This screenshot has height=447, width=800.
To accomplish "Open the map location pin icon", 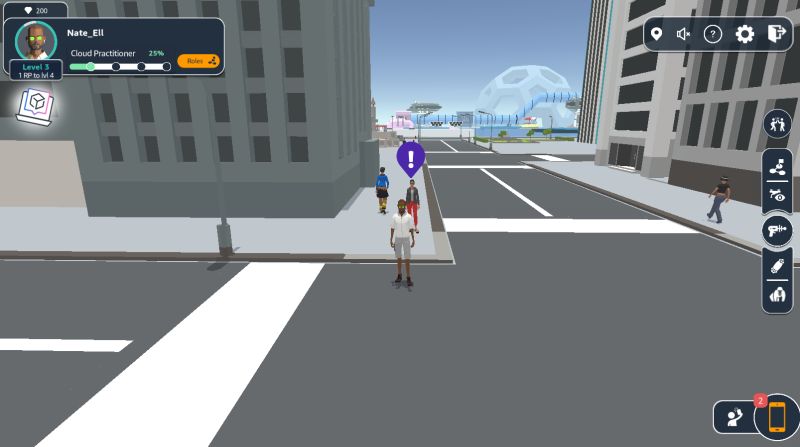I will click(656, 34).
